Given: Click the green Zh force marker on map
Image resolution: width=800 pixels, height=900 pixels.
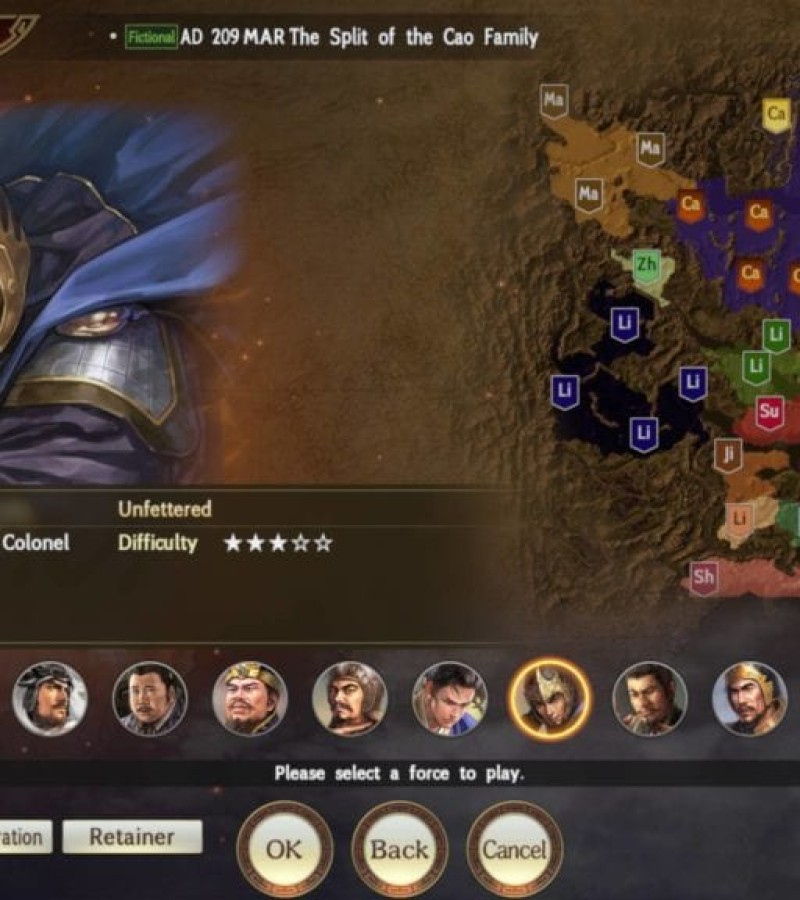Looking at the screenshot, I should [647, 266].
